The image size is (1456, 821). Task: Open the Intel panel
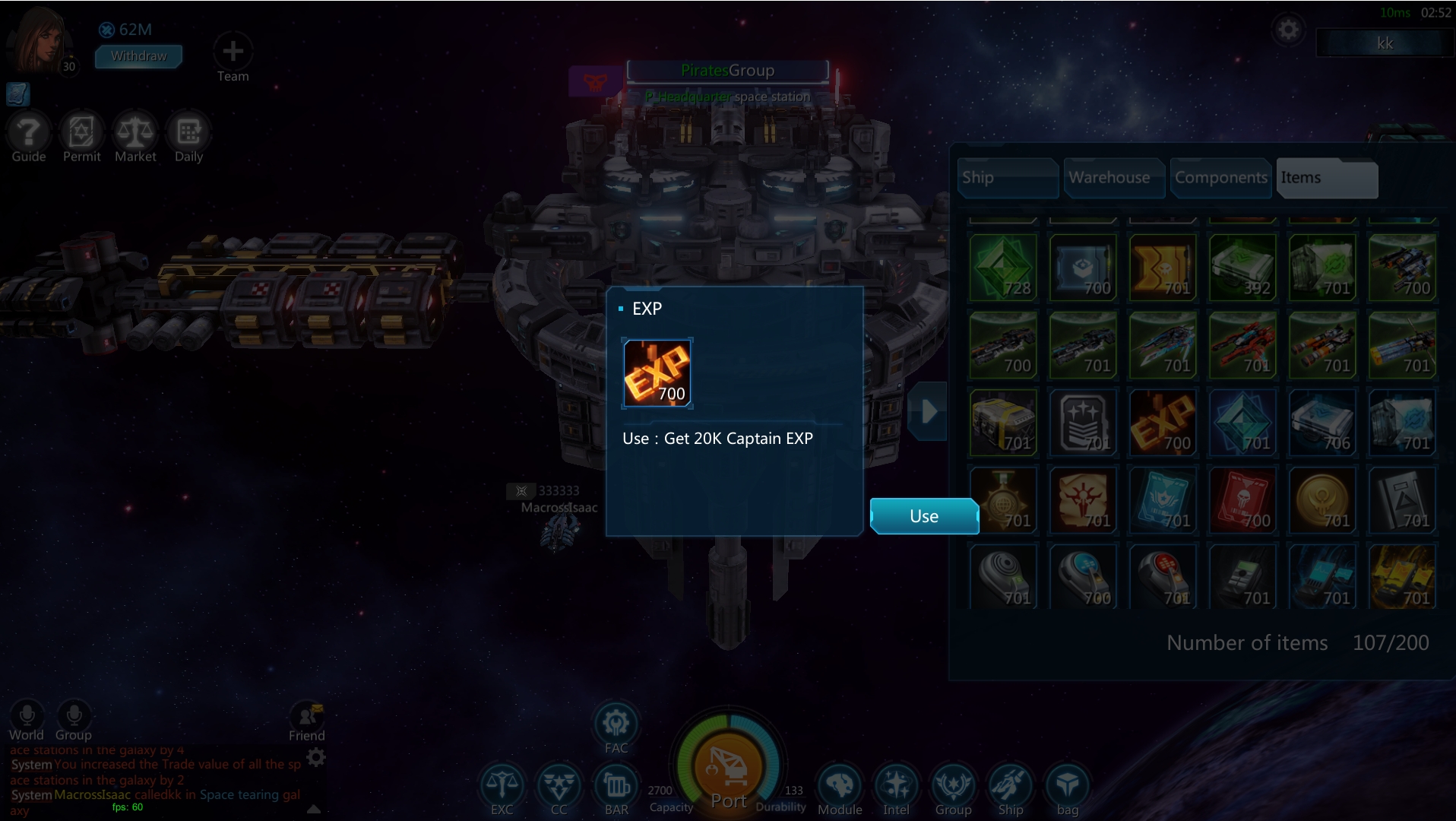897,787
